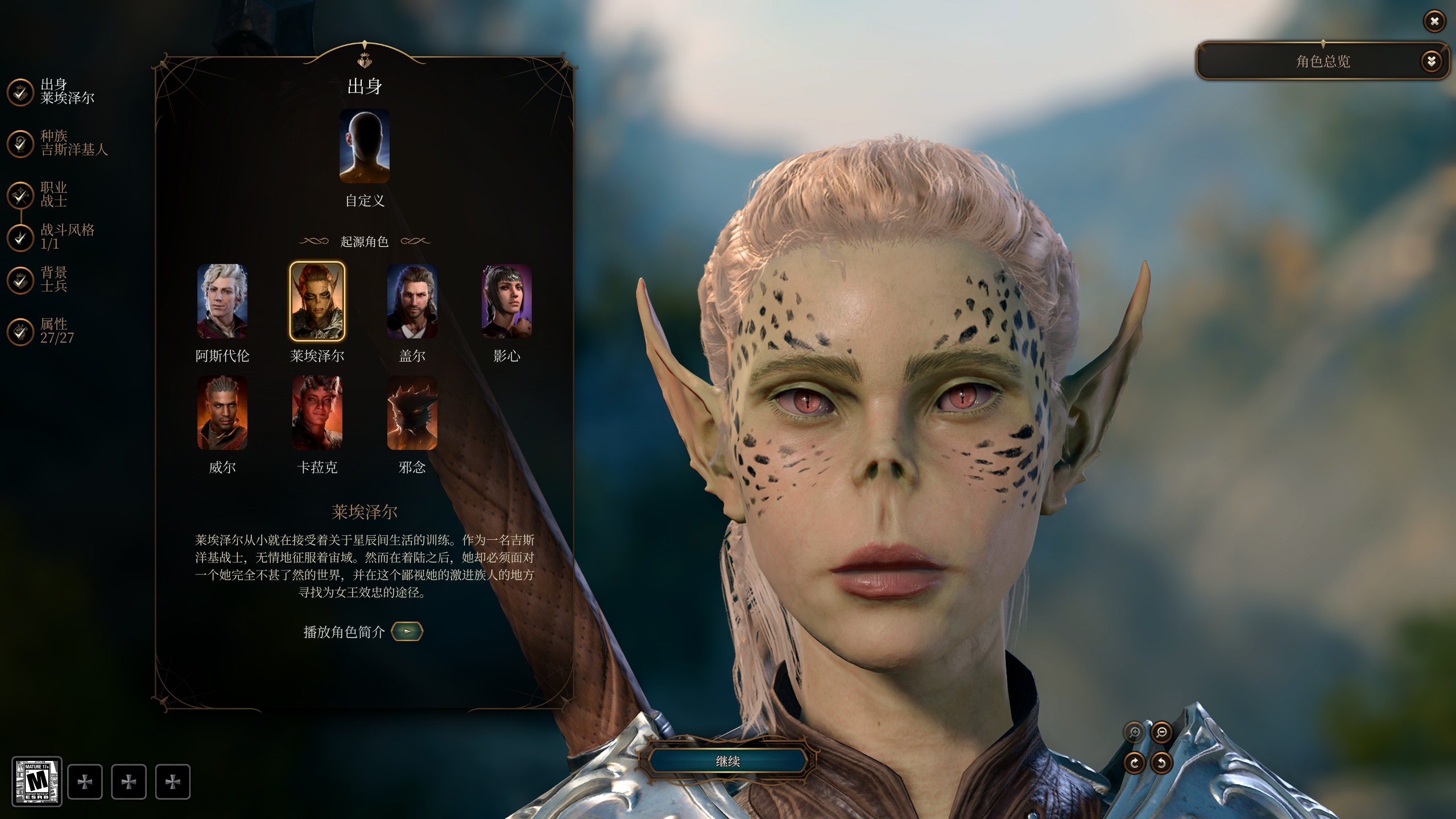Expand the 角色总览 character overview panel

coord(1431,61)
